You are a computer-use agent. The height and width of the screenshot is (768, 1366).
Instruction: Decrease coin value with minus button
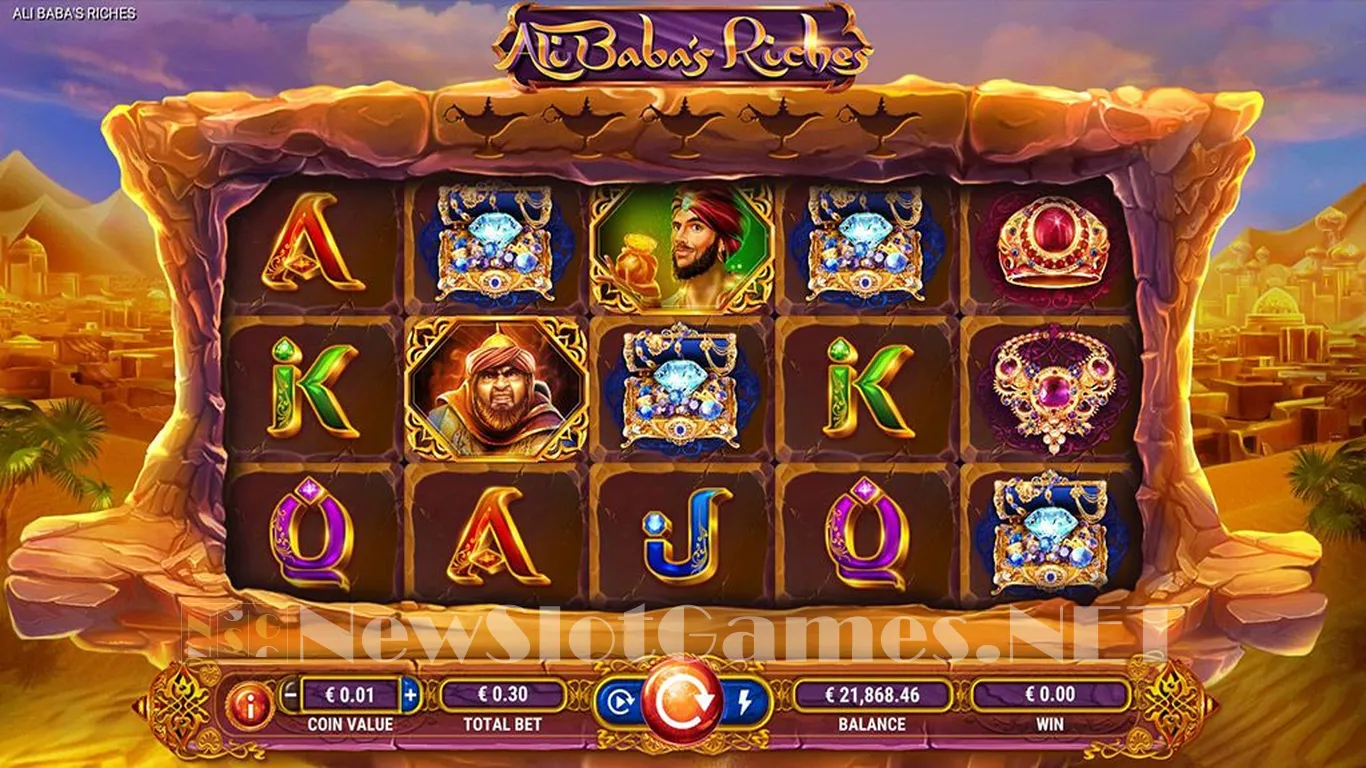tap(289, 692)
